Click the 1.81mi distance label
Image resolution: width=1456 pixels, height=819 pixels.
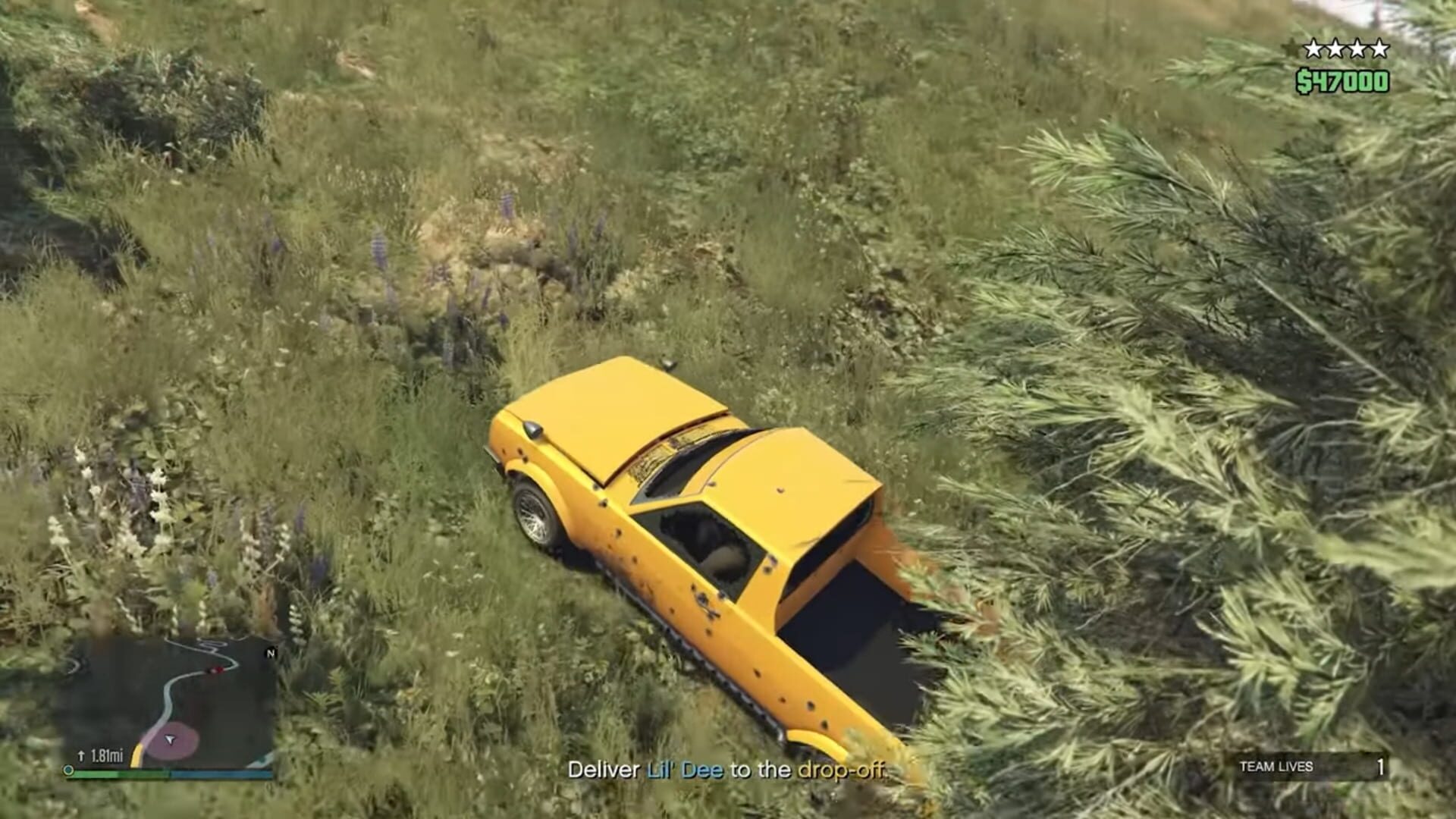(x=108, y=755)
